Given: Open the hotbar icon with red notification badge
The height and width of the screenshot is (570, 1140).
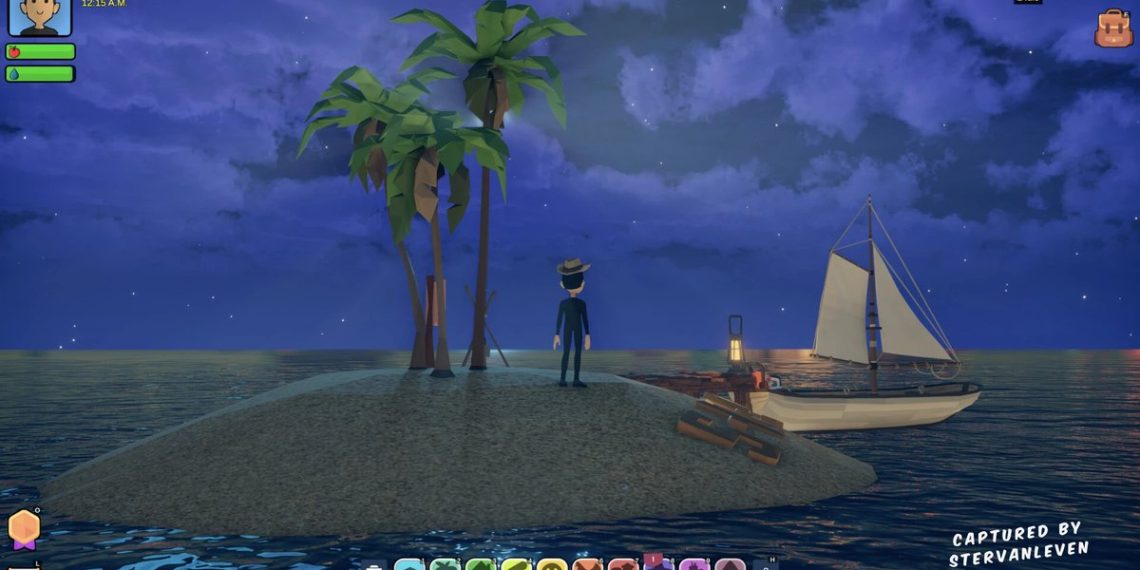Looking at the screenshot, I should [x=657, y=564].
